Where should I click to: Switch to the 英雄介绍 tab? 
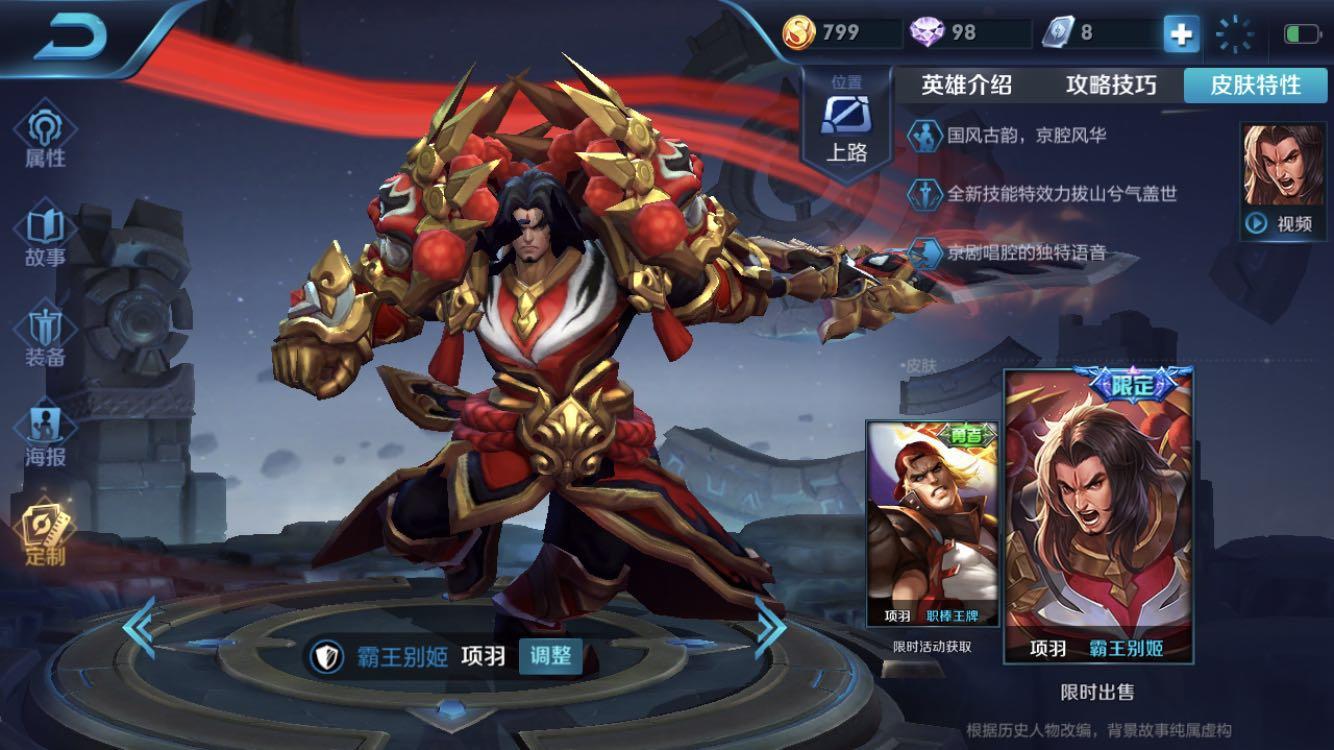coord(965,86)
